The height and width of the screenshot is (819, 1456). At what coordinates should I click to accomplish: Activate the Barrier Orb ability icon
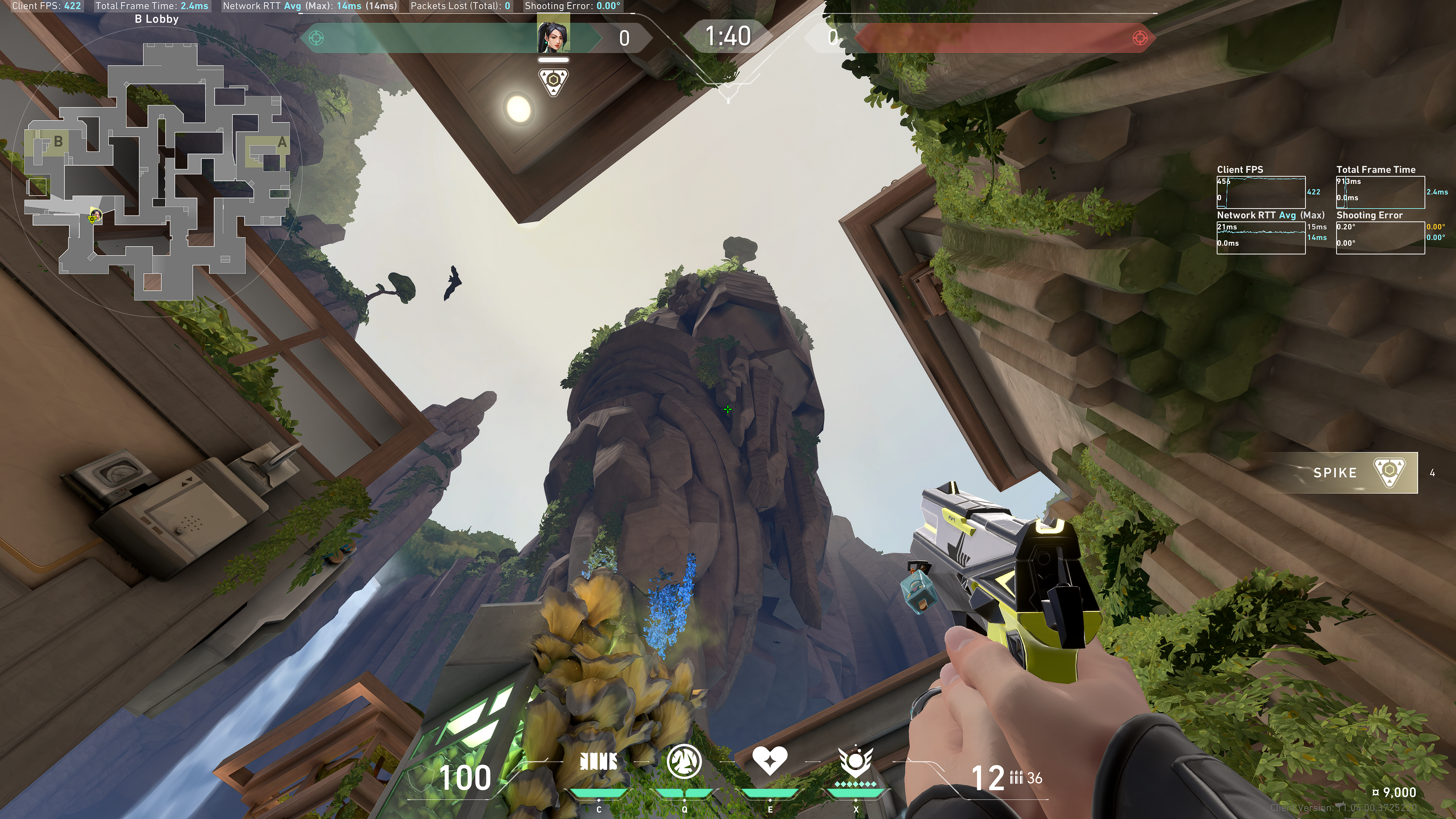click(x=599, y=761)
